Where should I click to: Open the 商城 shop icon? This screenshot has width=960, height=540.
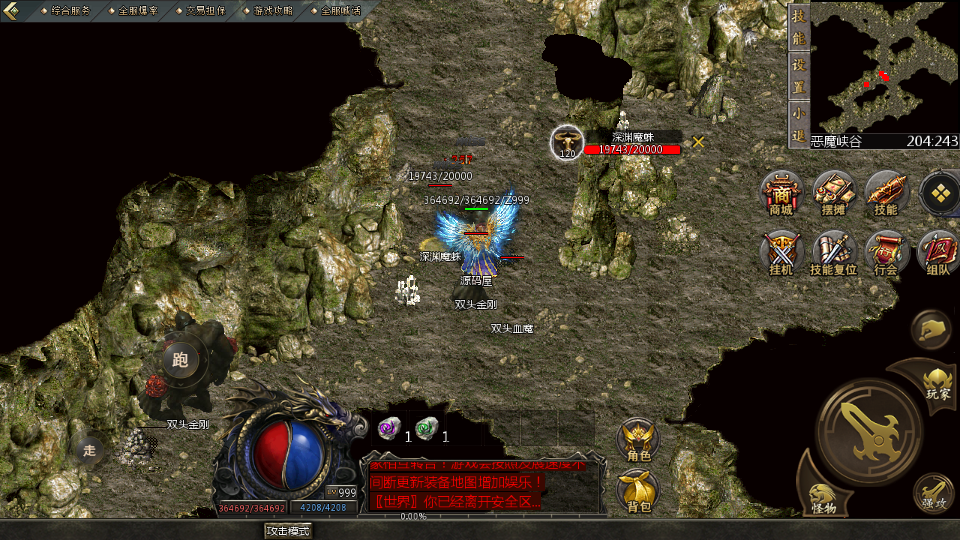(781, 192)
